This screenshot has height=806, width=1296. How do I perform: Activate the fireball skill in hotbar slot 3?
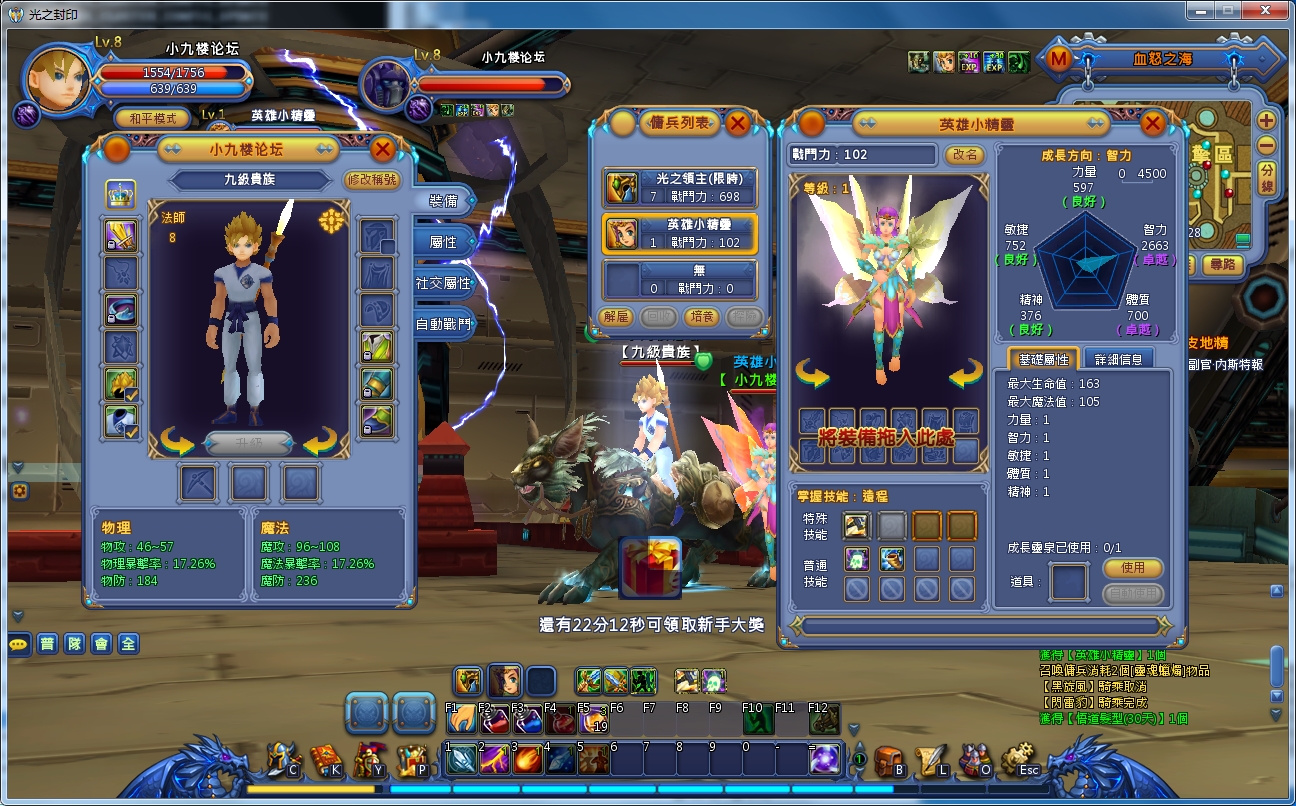528,759
